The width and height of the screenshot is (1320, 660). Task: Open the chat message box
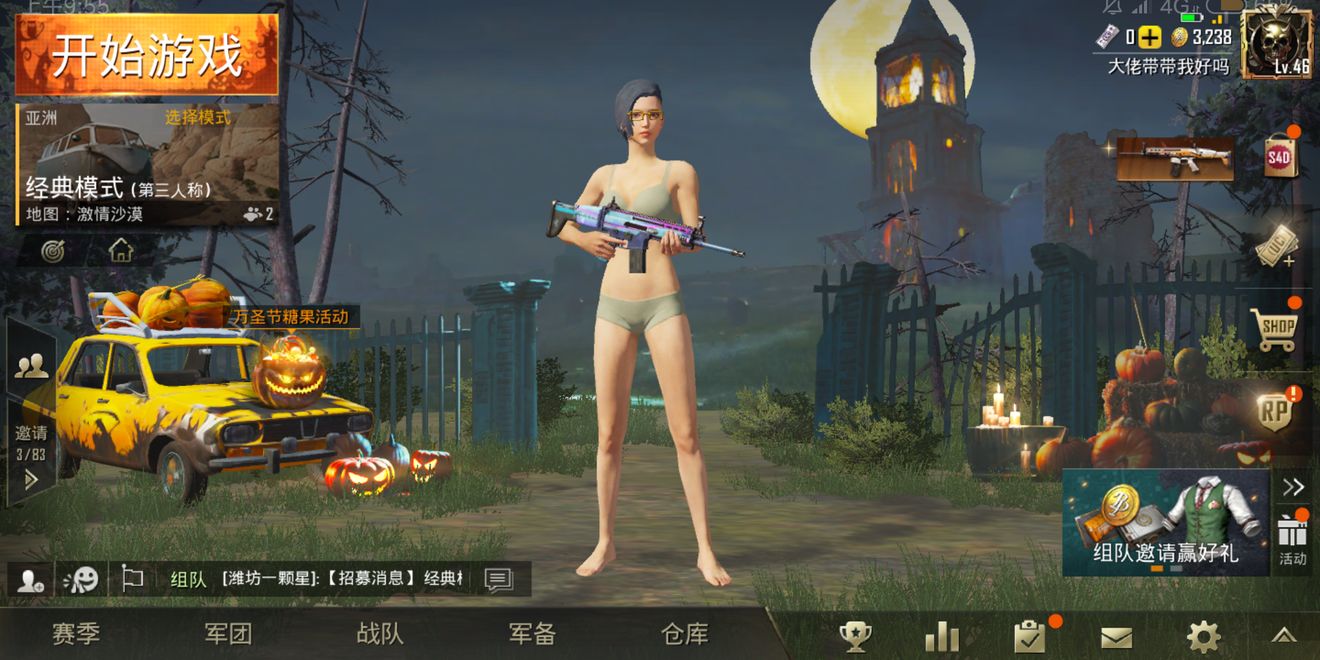pyautogui.click(x=498, y=580)
